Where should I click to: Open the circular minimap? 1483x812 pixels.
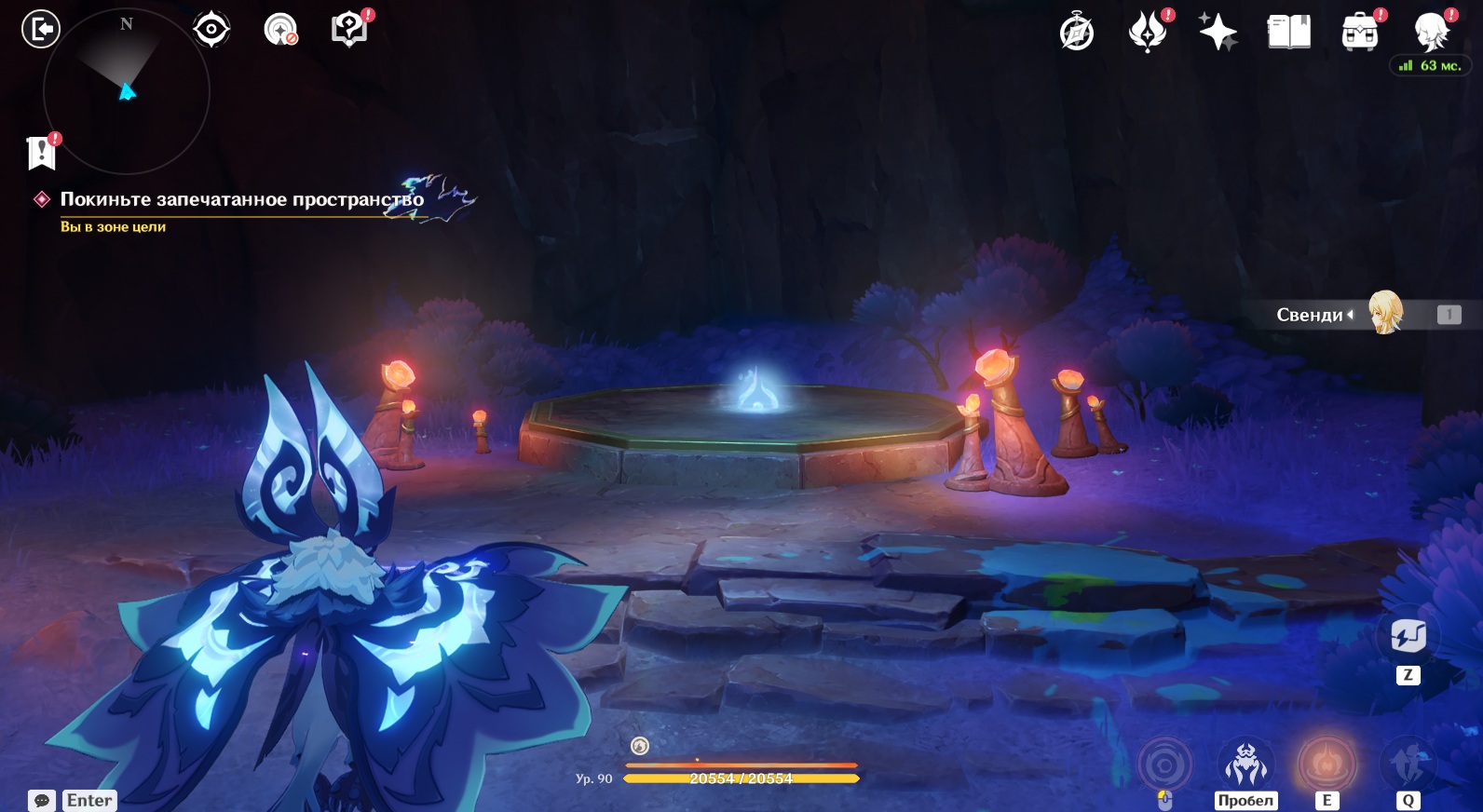127,91
